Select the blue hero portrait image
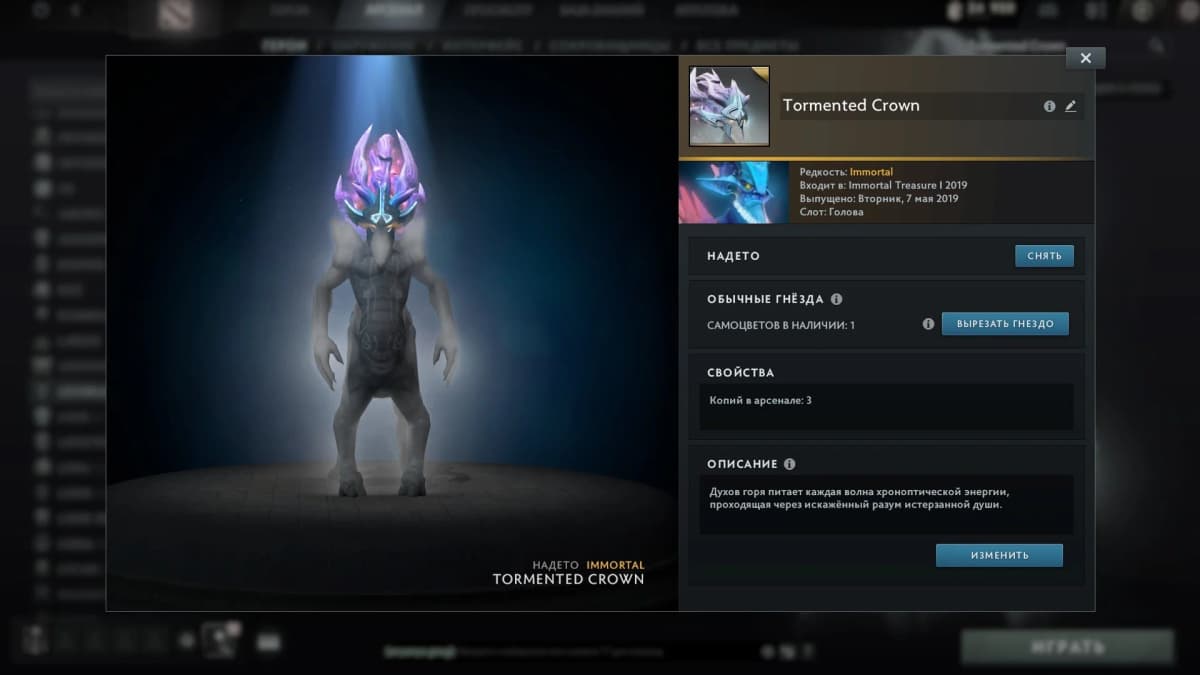This screenshot has width=1200, height=675. pyautogui.click(x=733, y=193)
